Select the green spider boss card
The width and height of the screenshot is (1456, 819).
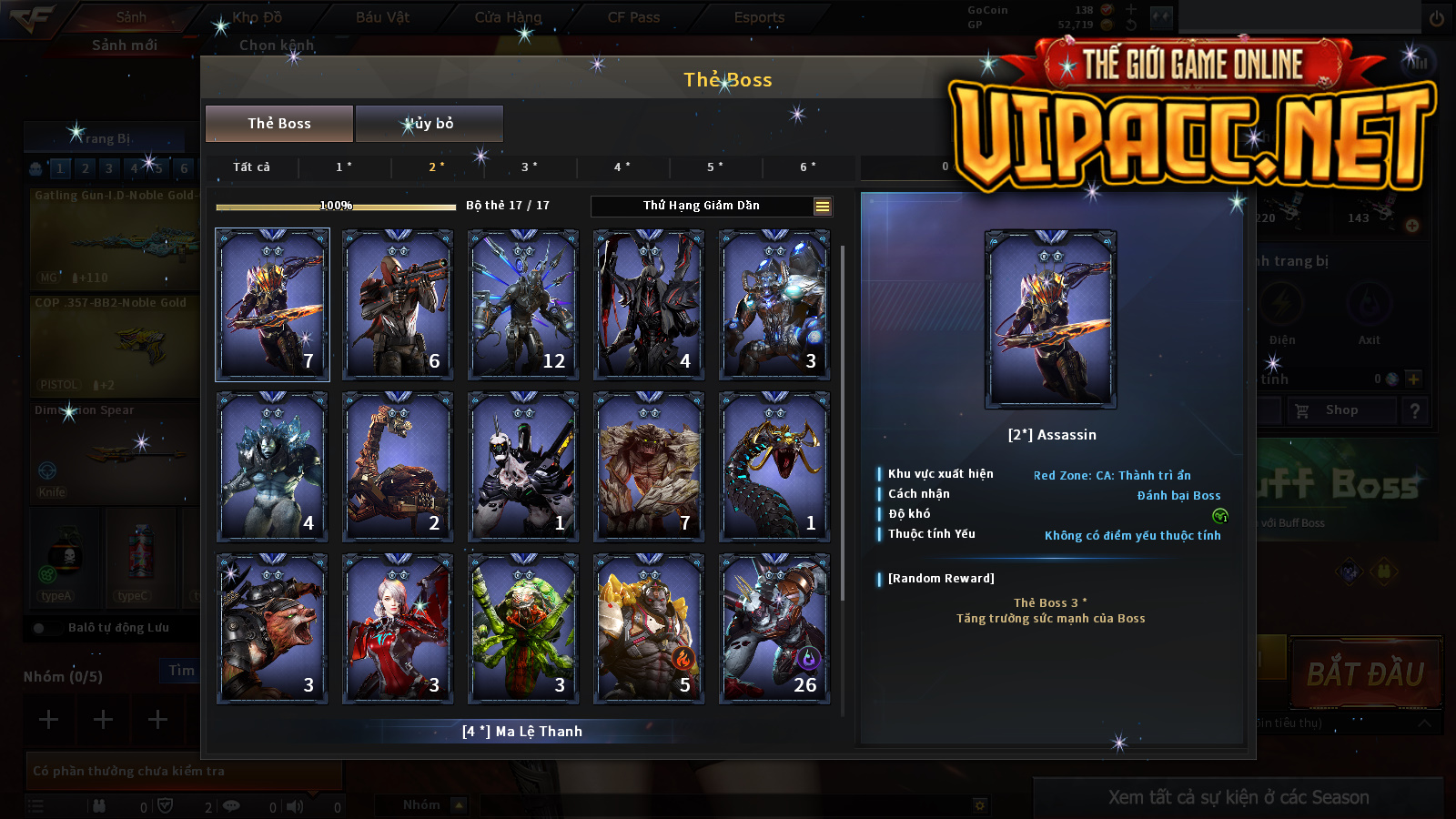[523, 628]
